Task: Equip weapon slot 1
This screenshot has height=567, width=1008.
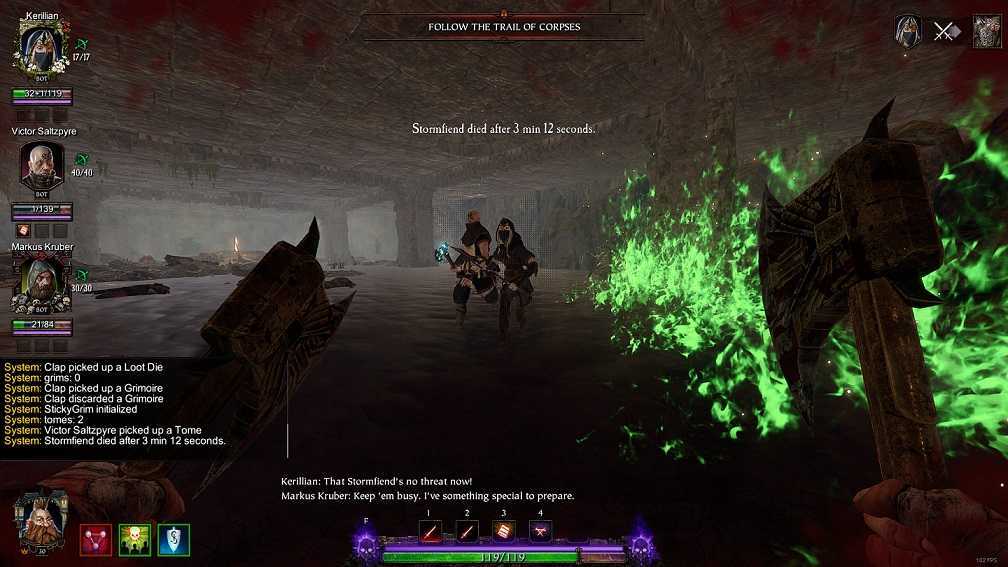Action: (x=430, y=532)
